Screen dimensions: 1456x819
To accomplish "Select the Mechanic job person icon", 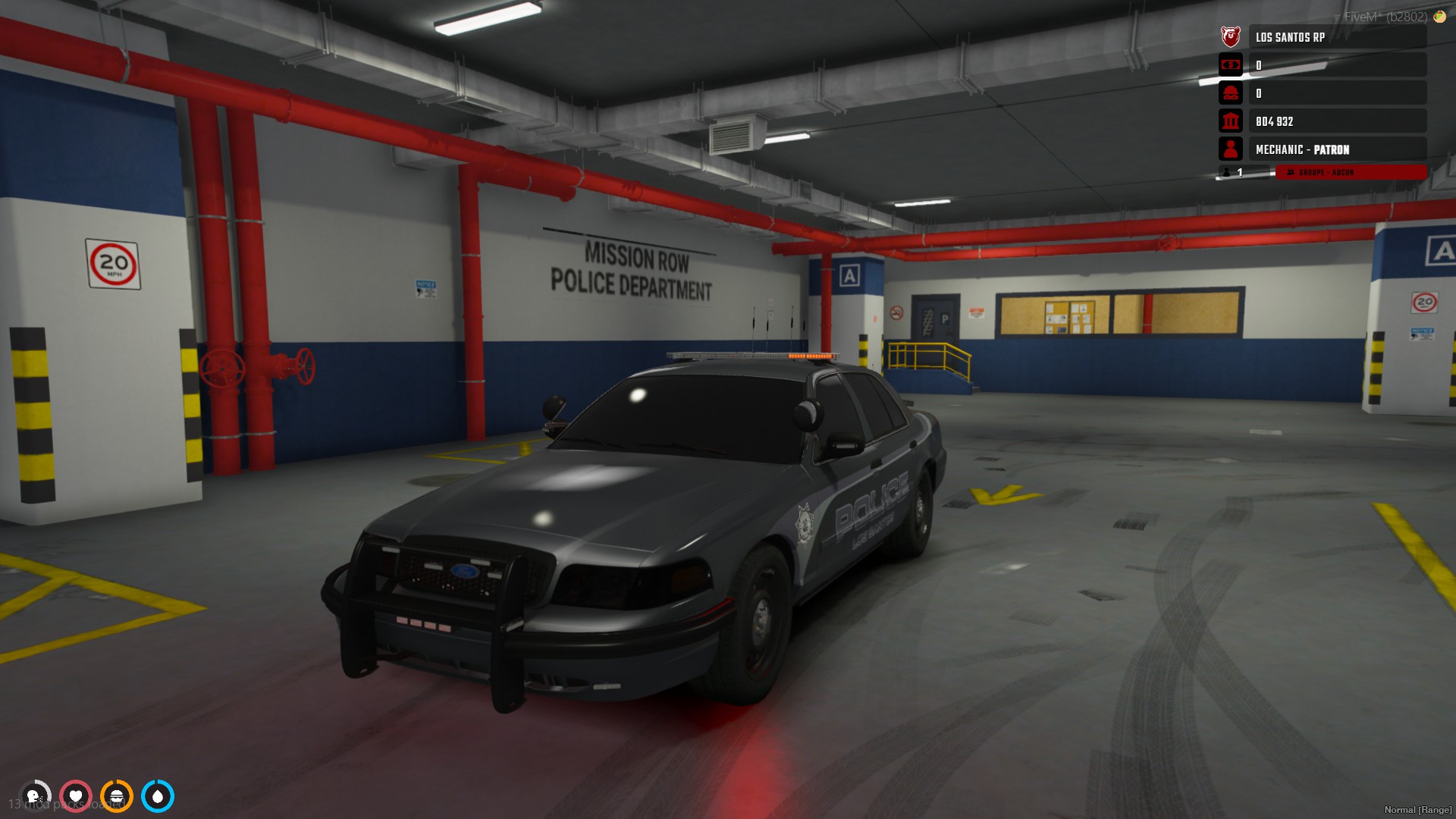I will point(1230,149).
